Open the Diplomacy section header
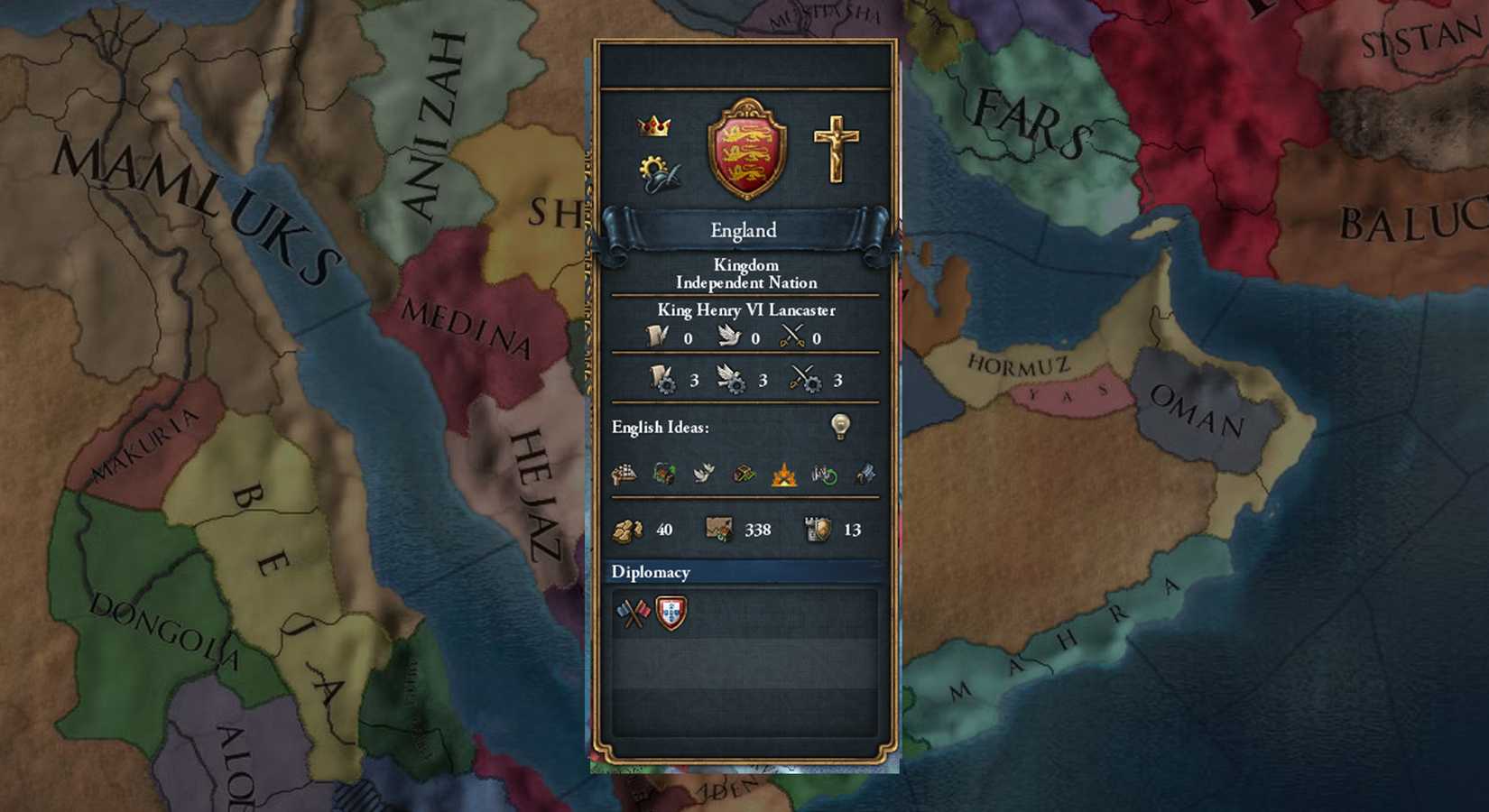Screen dimensions: 1489x812 point(652,572)
